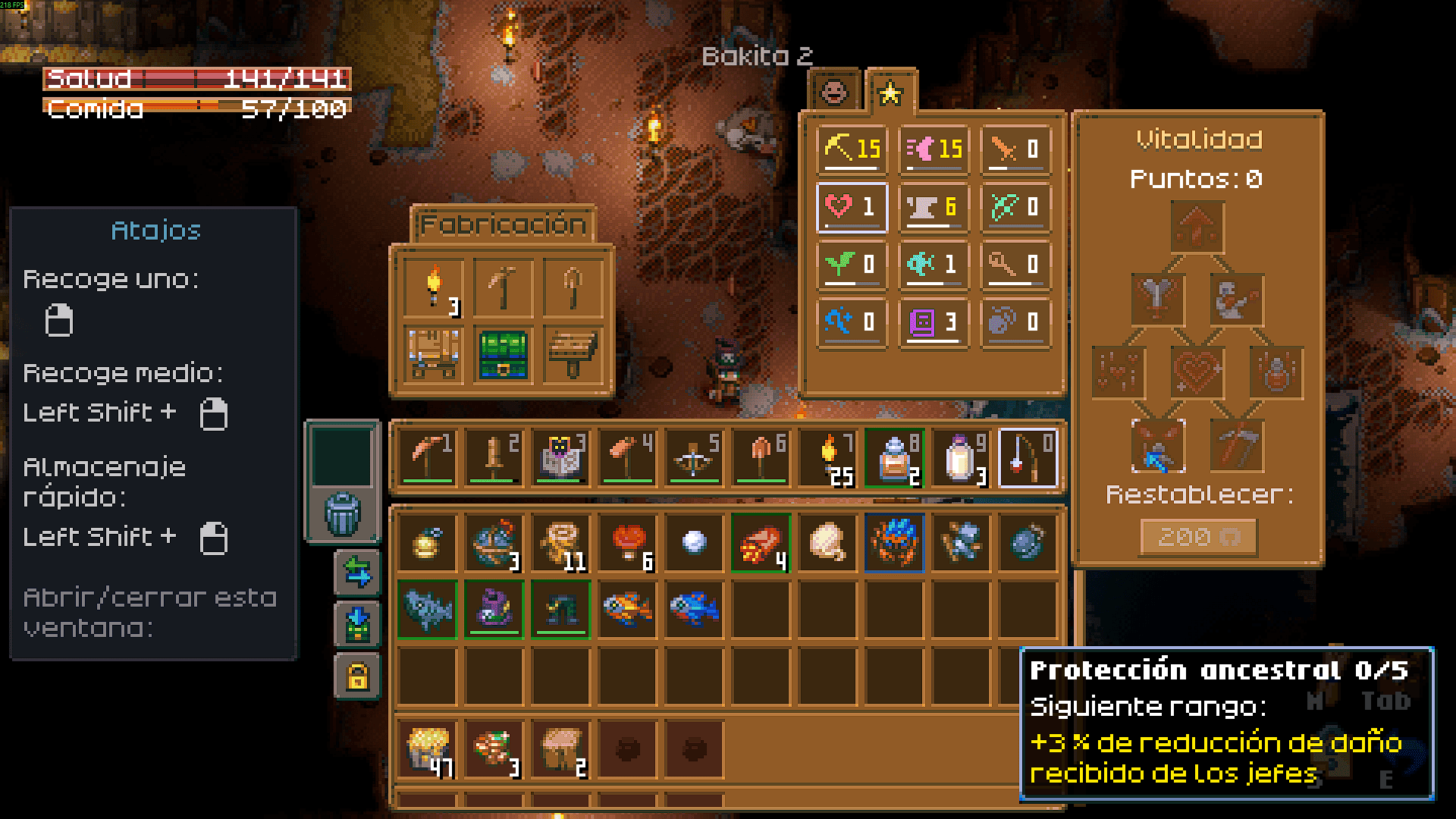Select the fishing rod hotbar slot
Viewport: 1456px width, 819px height.
point(1028,458)
